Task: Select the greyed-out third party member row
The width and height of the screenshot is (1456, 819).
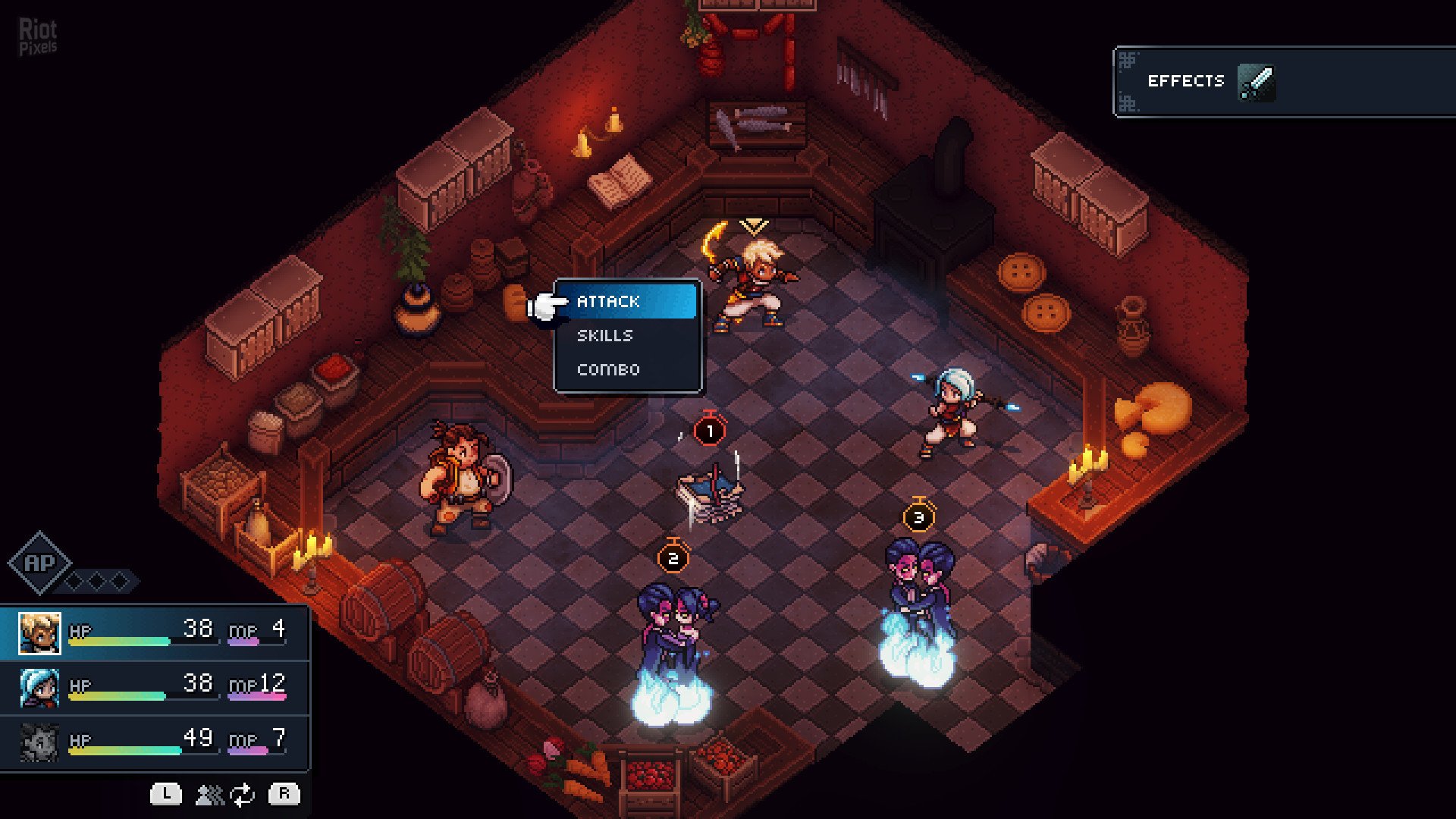Action: [x=155, y=742]
